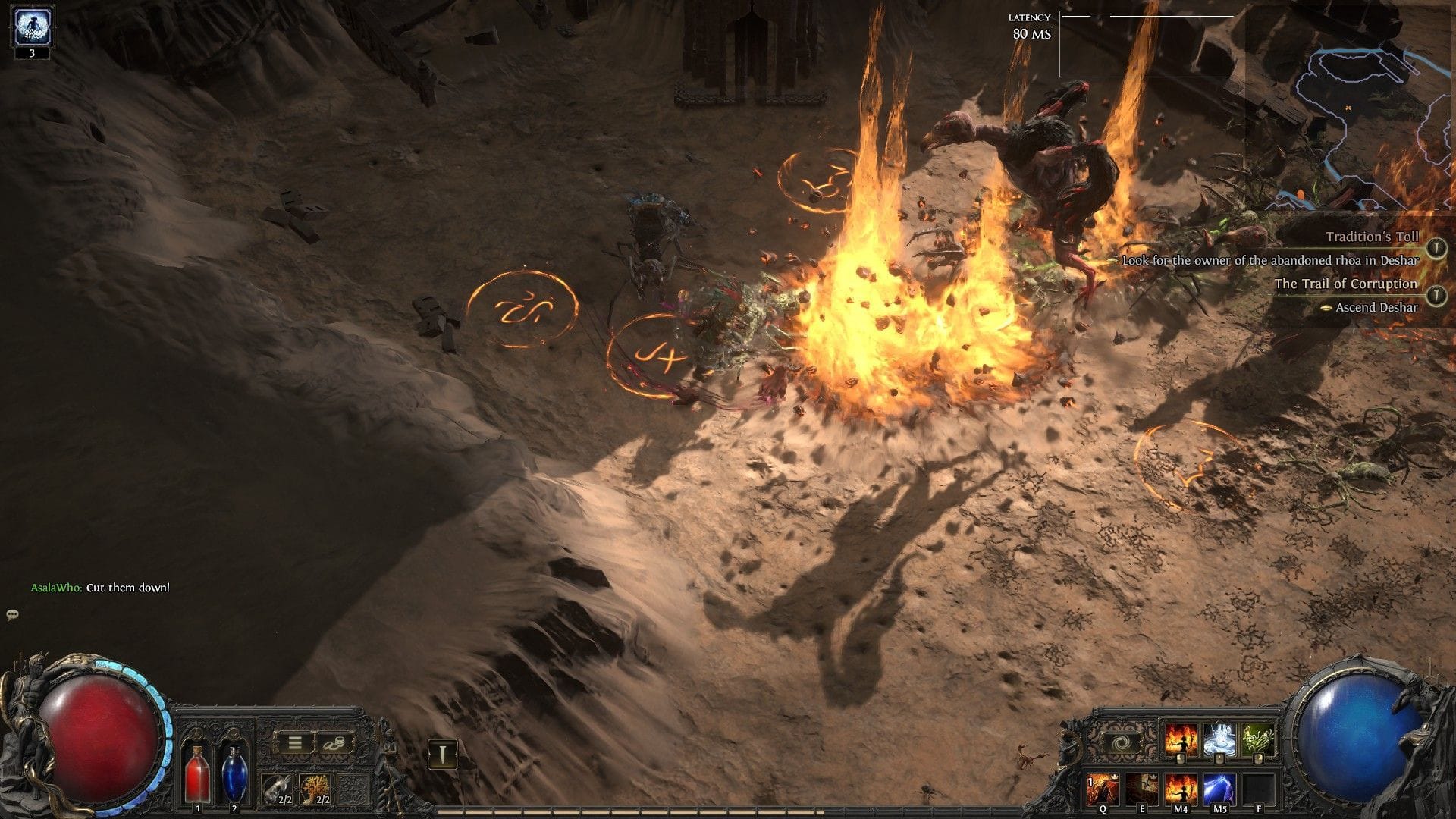This screenshot has width=1456, height=819.
Task: Open the support gem socket under the fire skill
Action: (x=1180, y=758)
